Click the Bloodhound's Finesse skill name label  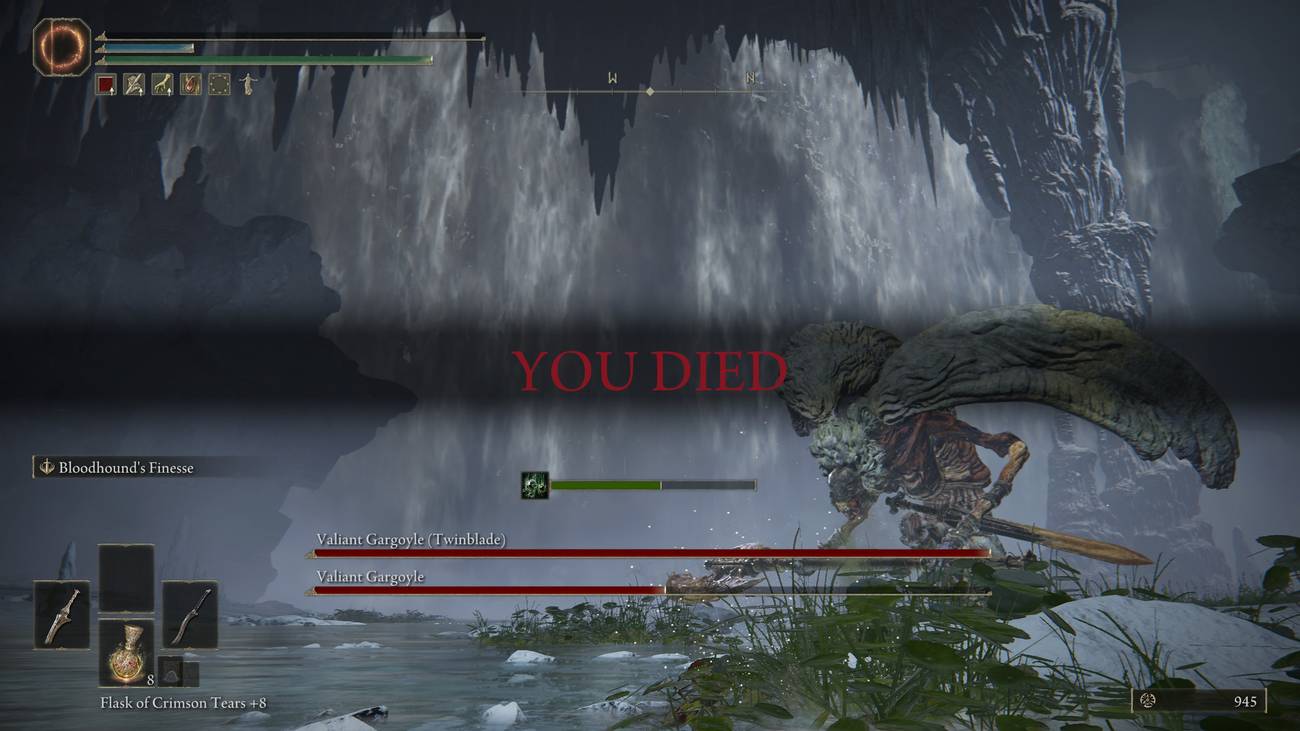(x=126, y=467)
